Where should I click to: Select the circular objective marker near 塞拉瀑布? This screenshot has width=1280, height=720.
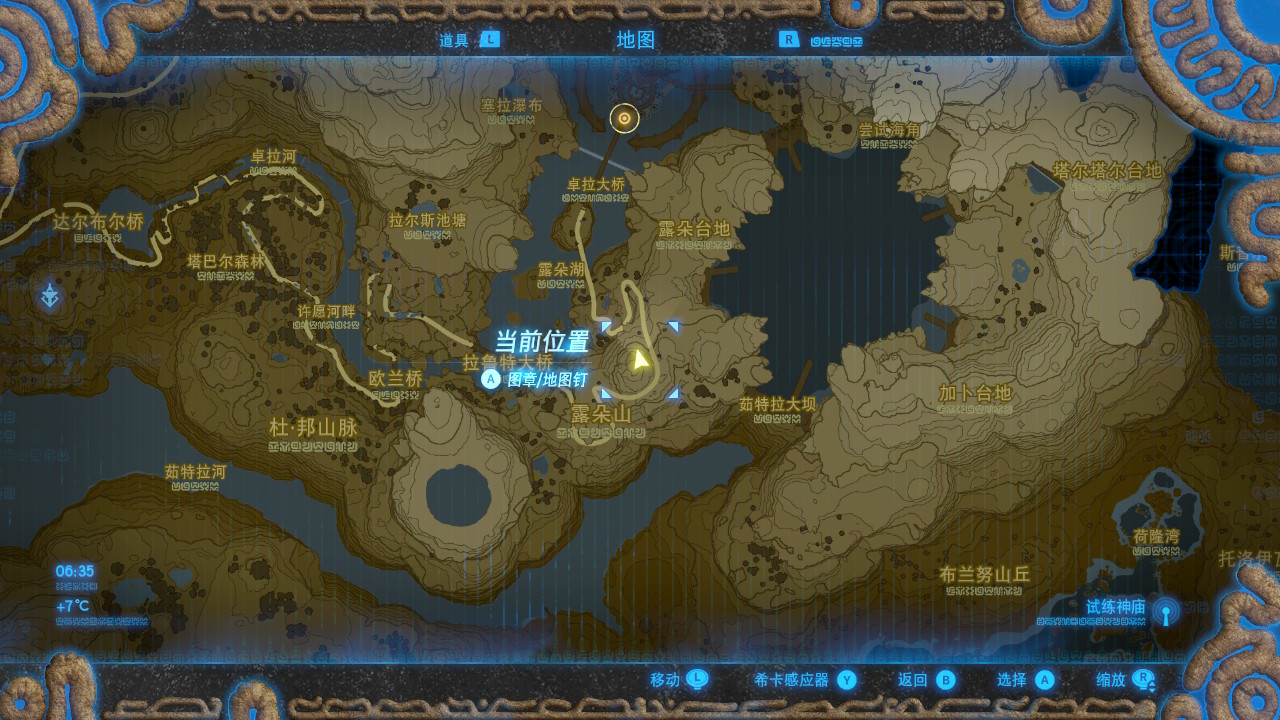click(625, 118)
